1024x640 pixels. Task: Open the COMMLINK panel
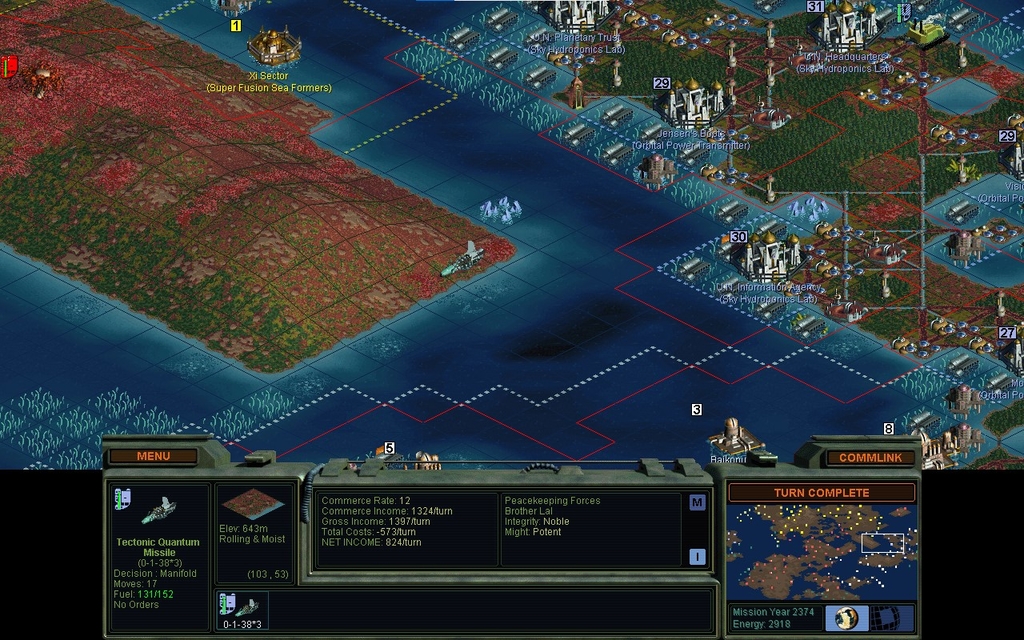coord(870,457)
